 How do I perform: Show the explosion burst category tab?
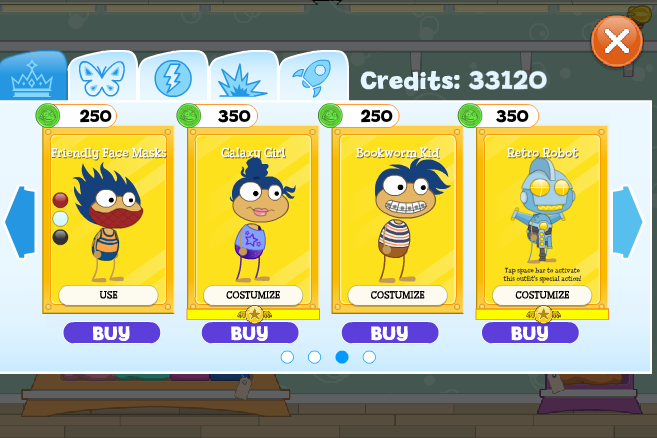click(x=243, y=76)
